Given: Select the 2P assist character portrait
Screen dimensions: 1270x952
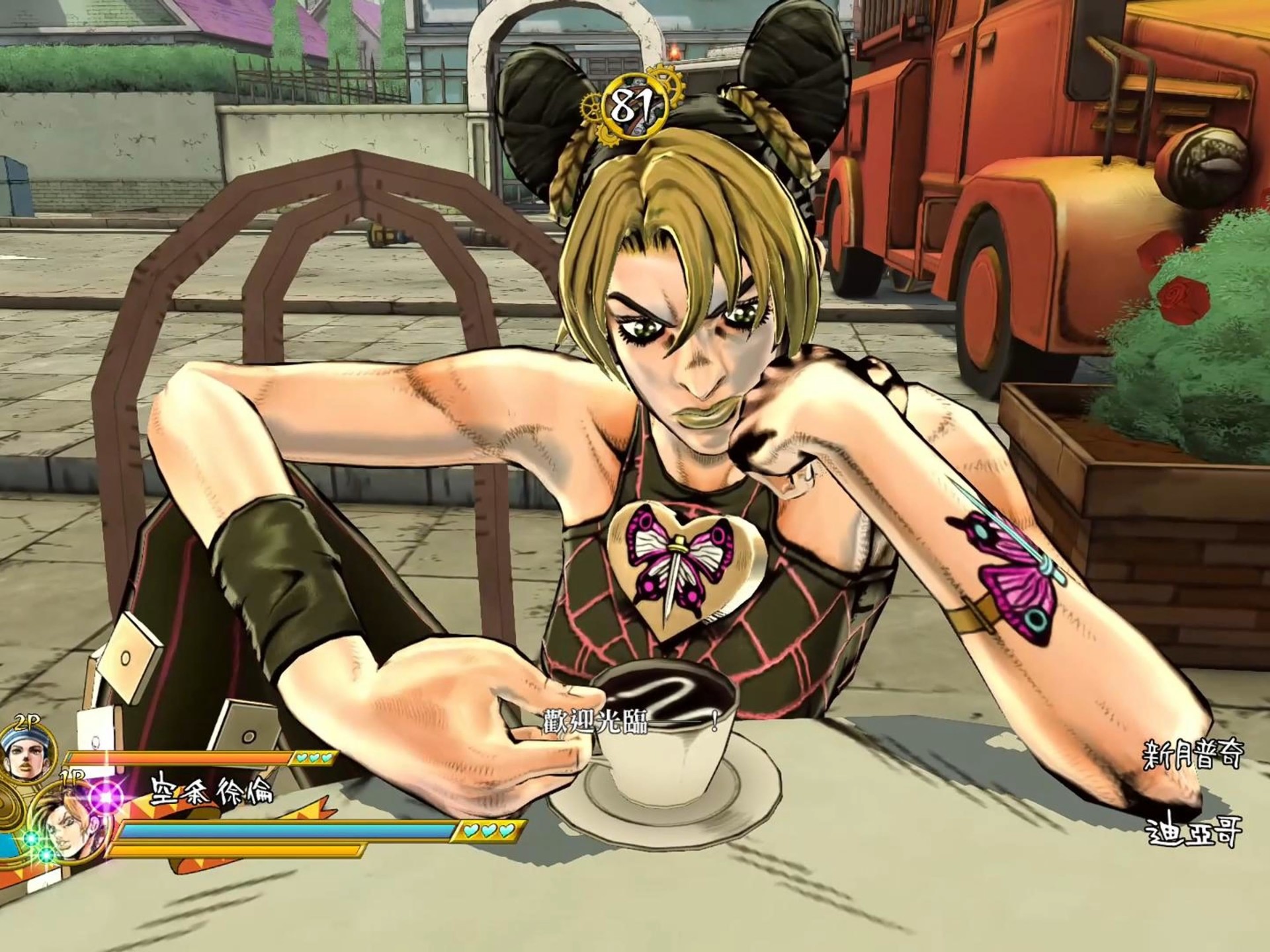Looking at the screenshot, I should point(24,754).
